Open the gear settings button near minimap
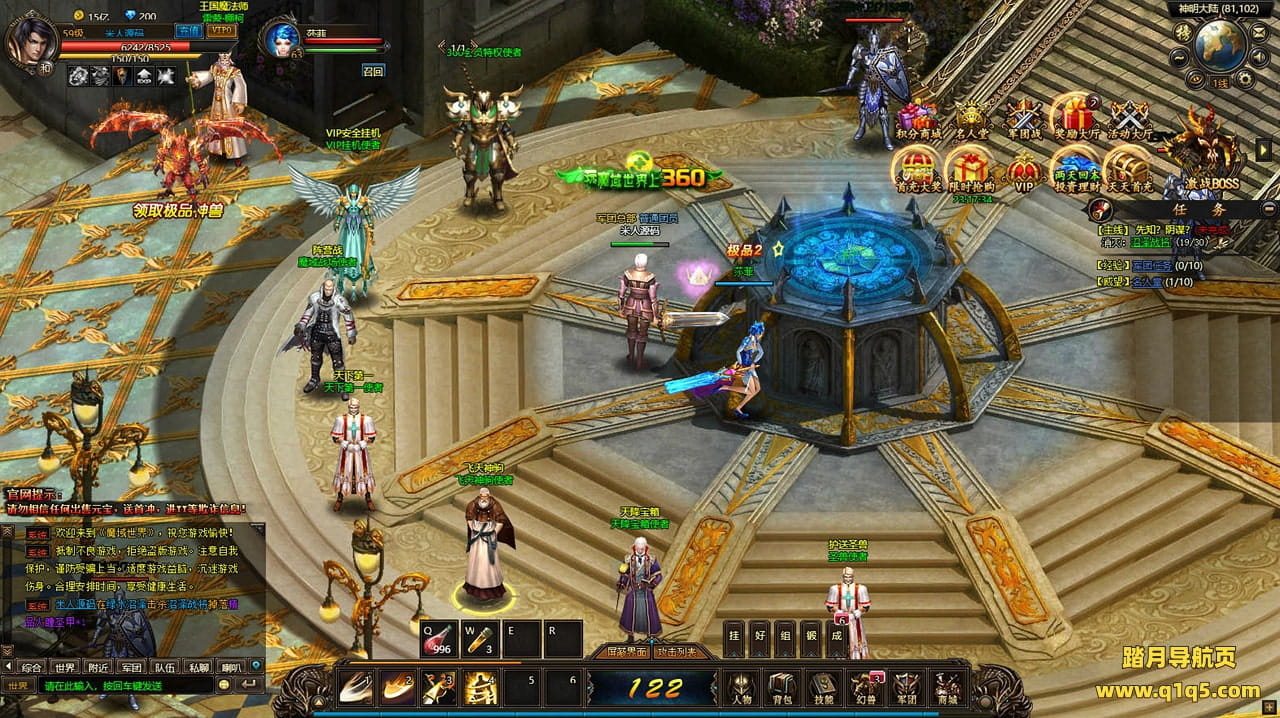This screenshot has height=718, width=1280. point(1245,78)
